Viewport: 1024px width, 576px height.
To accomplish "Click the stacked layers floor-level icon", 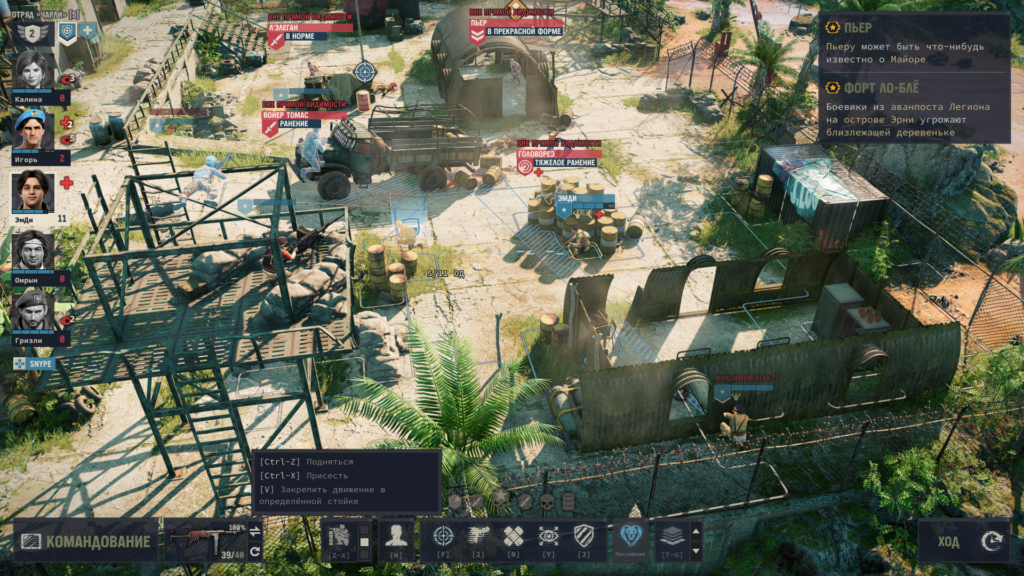I will coord(670,536).
